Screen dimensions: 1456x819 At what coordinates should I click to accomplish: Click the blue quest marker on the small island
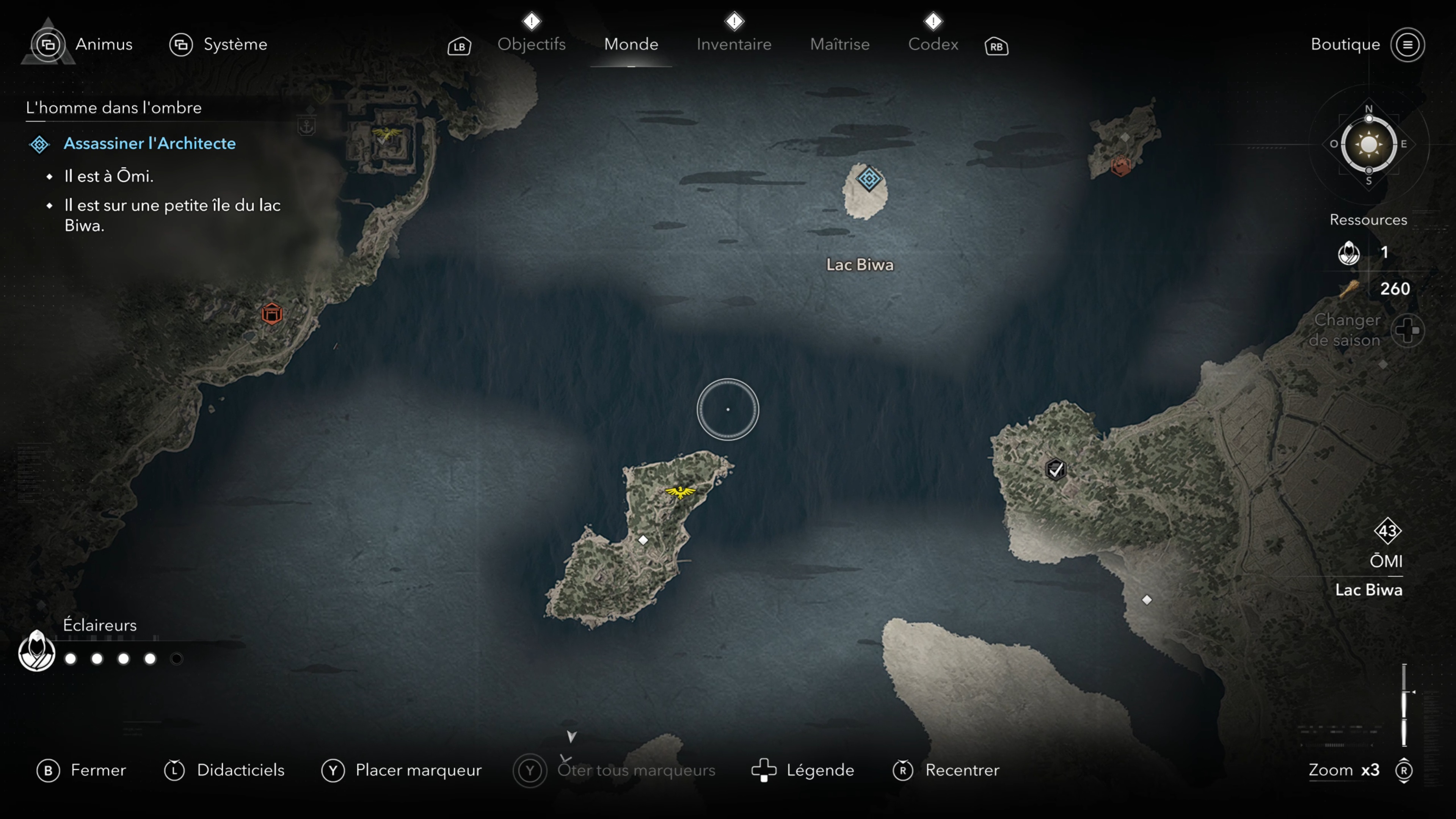click(x=869, y=179)
